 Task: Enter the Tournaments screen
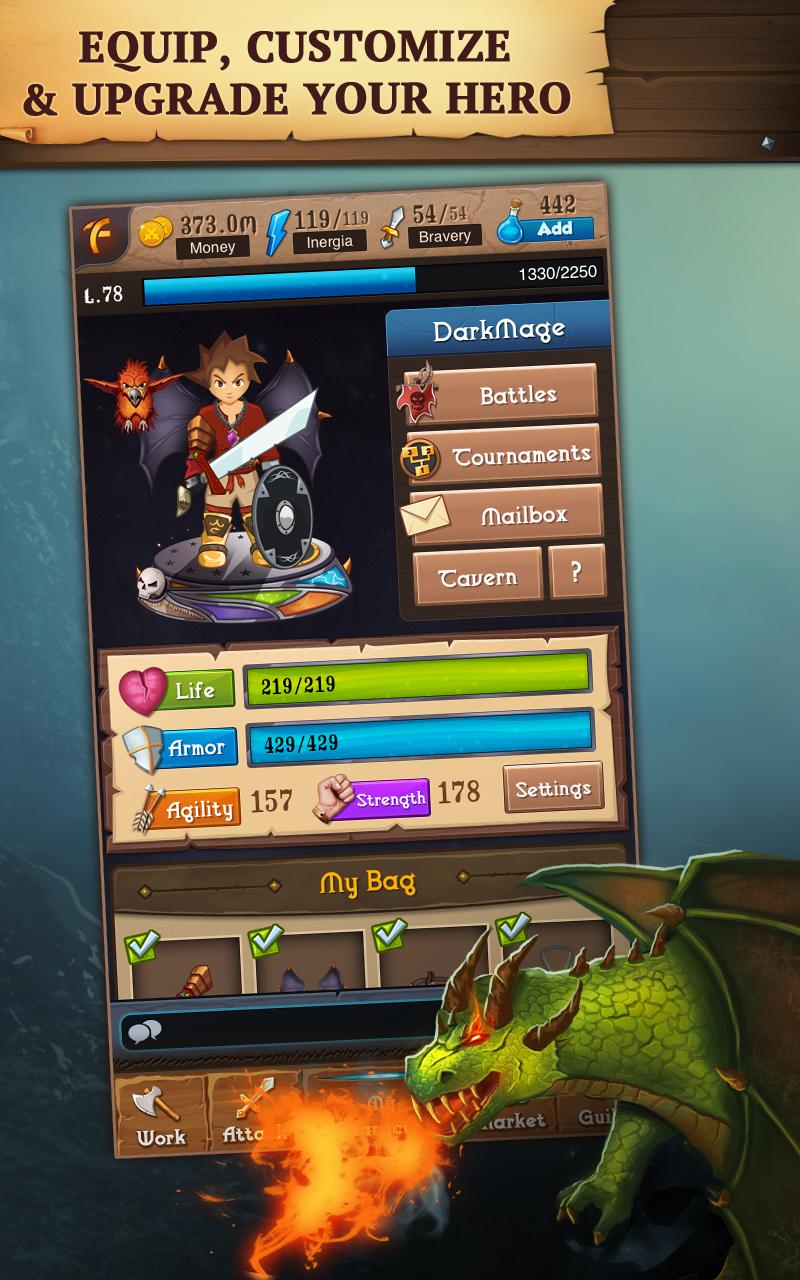pos(519,456)
